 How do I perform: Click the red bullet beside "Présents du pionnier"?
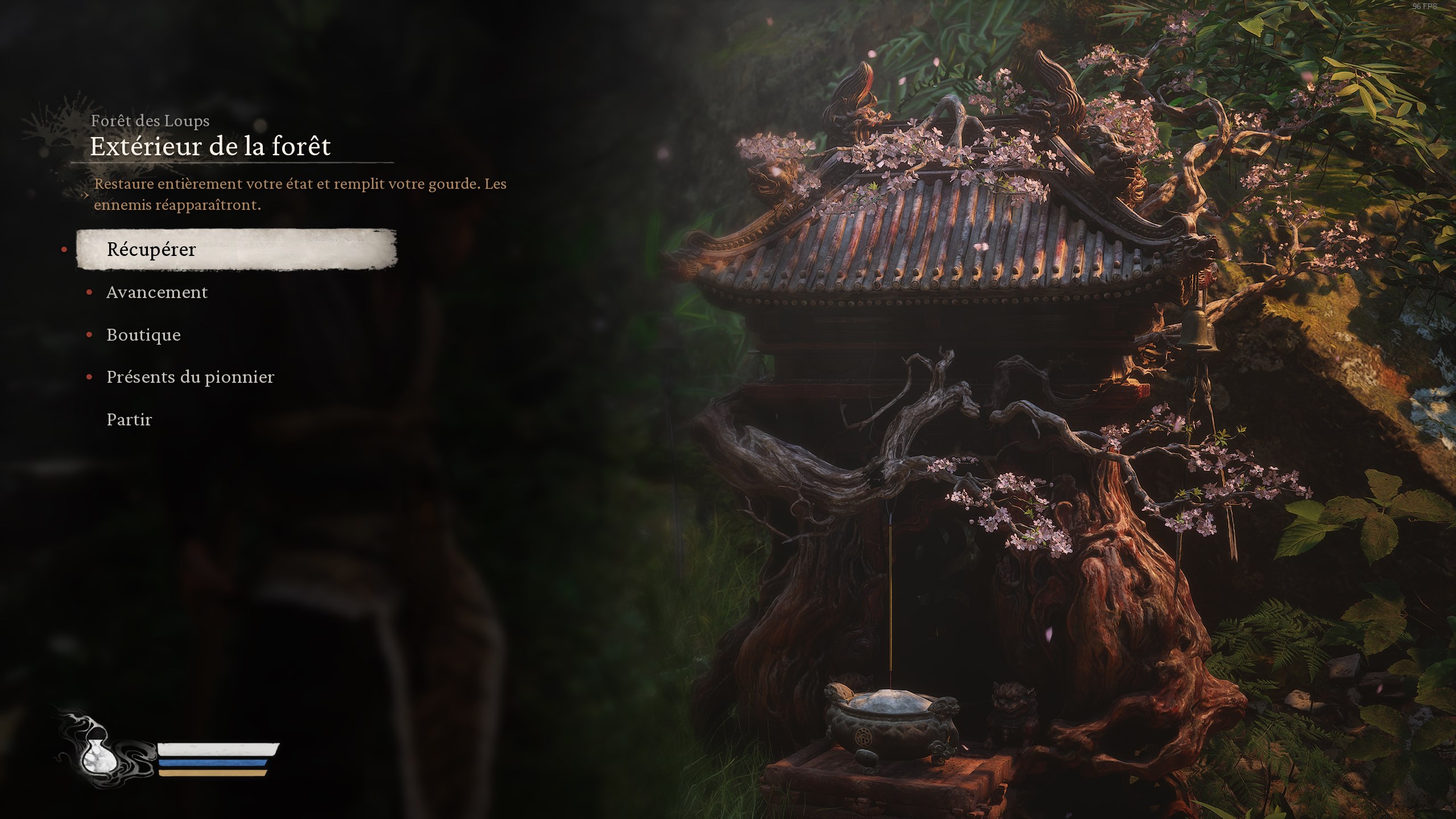coord(89,377)
